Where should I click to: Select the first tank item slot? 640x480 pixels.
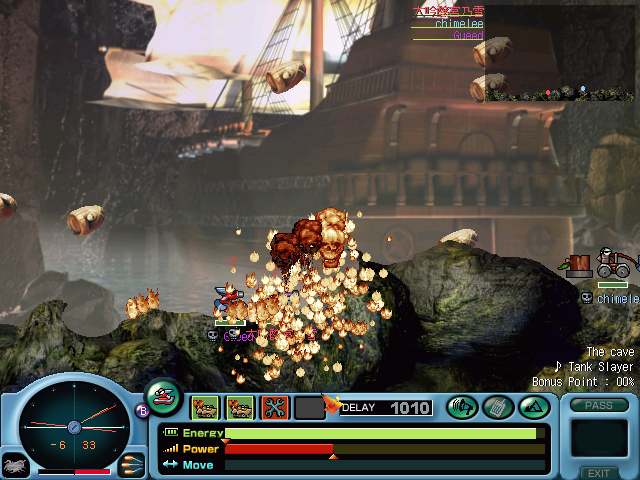click(205, 407)
